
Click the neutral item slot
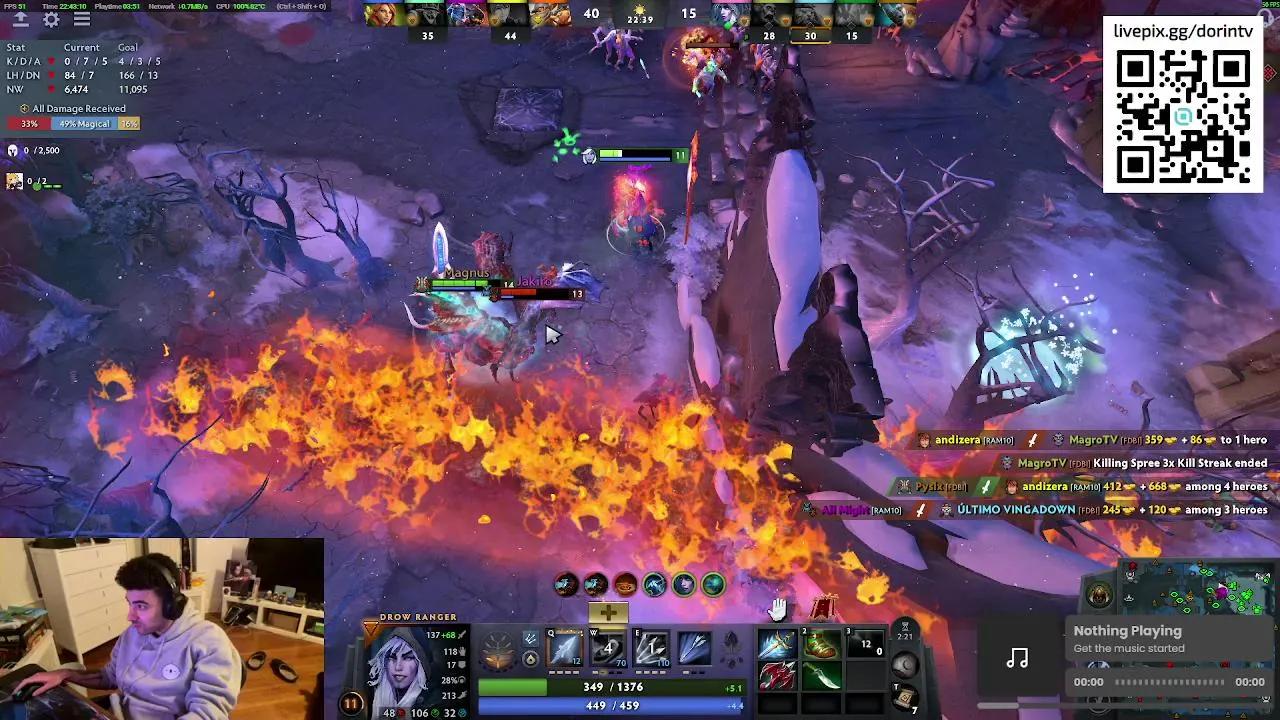coord(905,662)
